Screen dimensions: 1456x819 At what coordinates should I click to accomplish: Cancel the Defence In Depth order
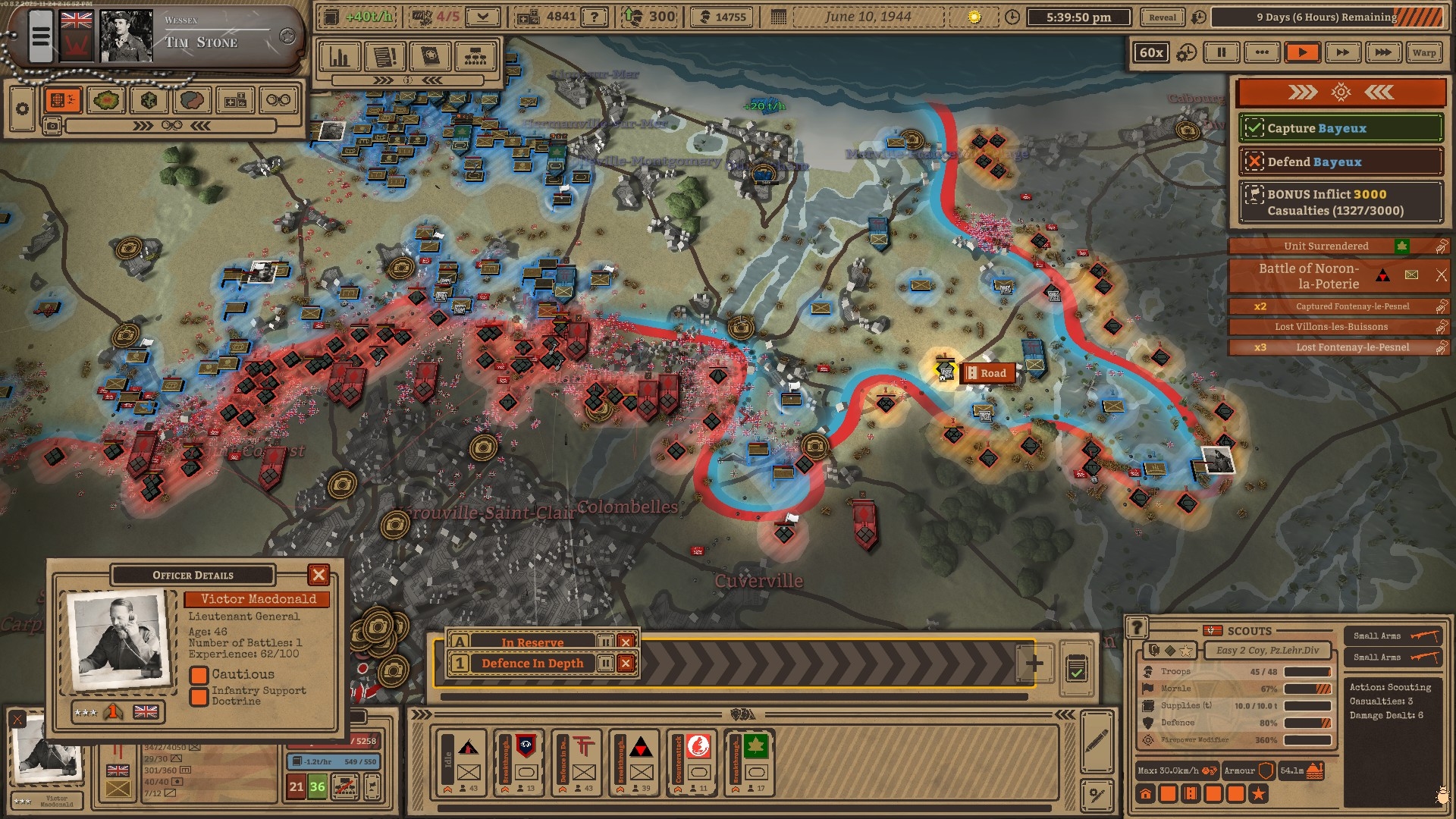[626, 664]
